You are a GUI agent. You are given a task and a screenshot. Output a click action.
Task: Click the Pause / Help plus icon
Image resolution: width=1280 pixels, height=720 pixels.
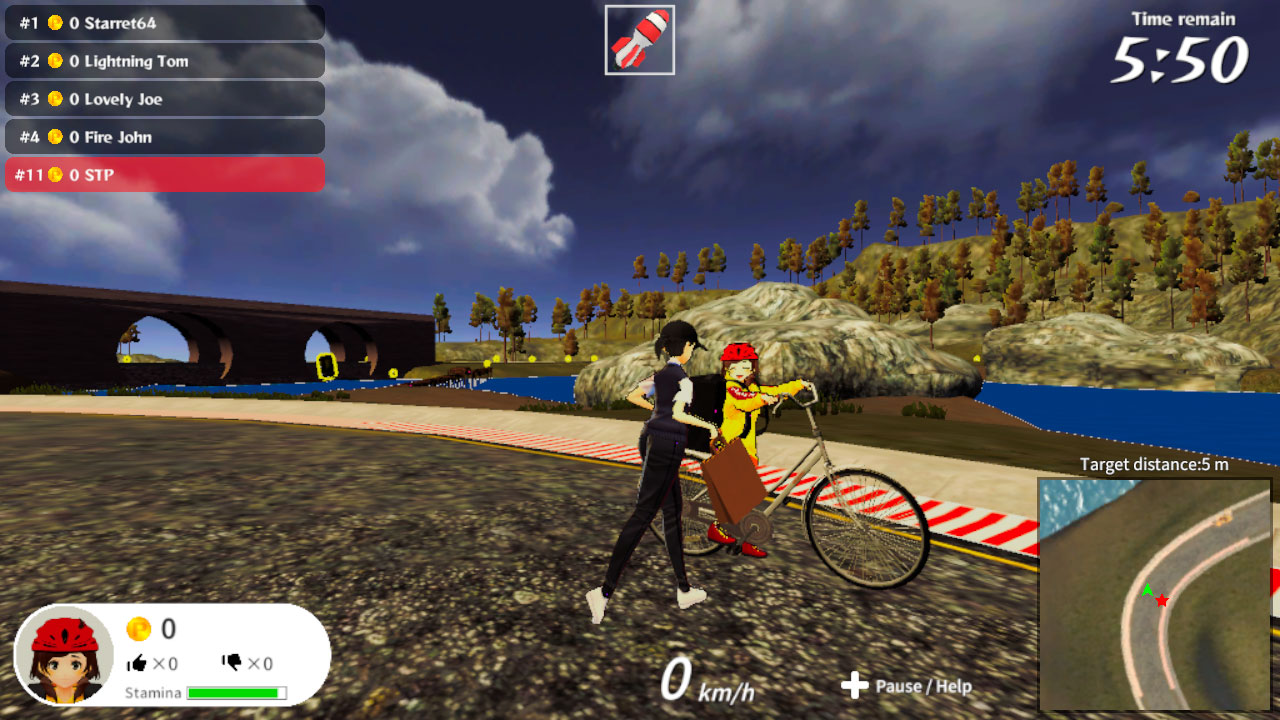point(853,687)
